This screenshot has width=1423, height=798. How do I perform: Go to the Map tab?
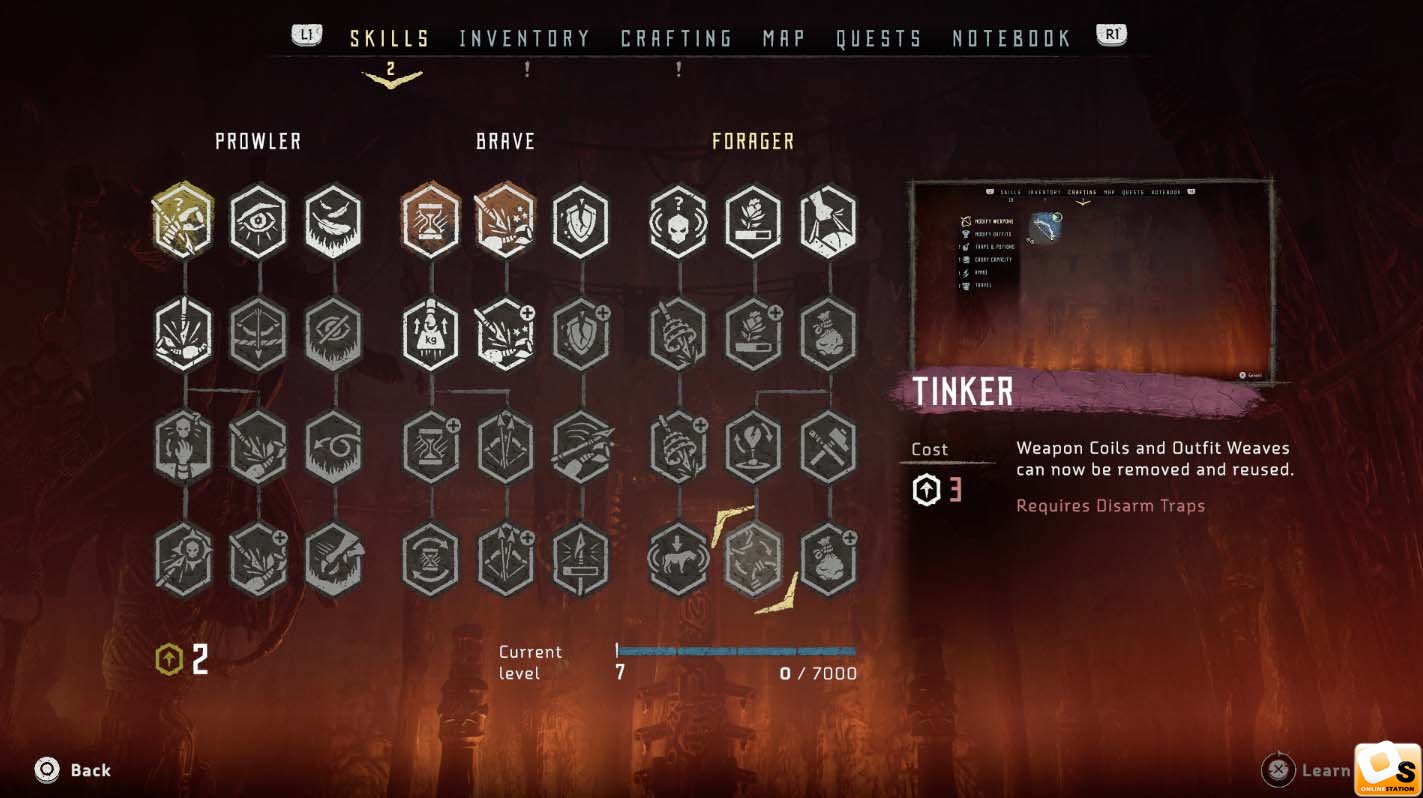(x=784, y=38)
